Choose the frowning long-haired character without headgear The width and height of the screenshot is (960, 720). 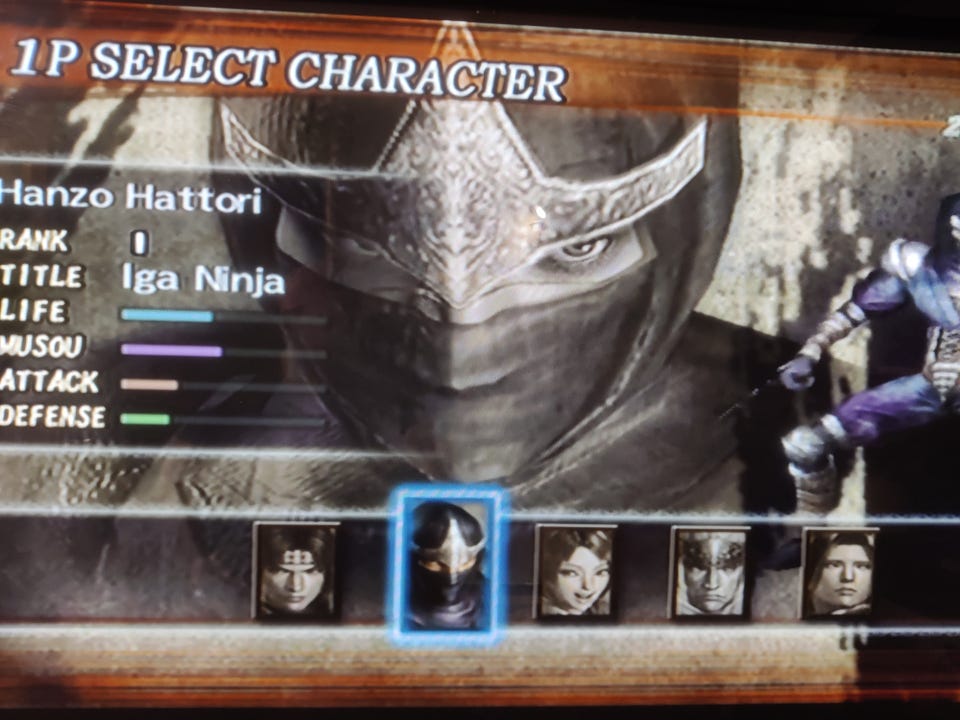point(840,573)
